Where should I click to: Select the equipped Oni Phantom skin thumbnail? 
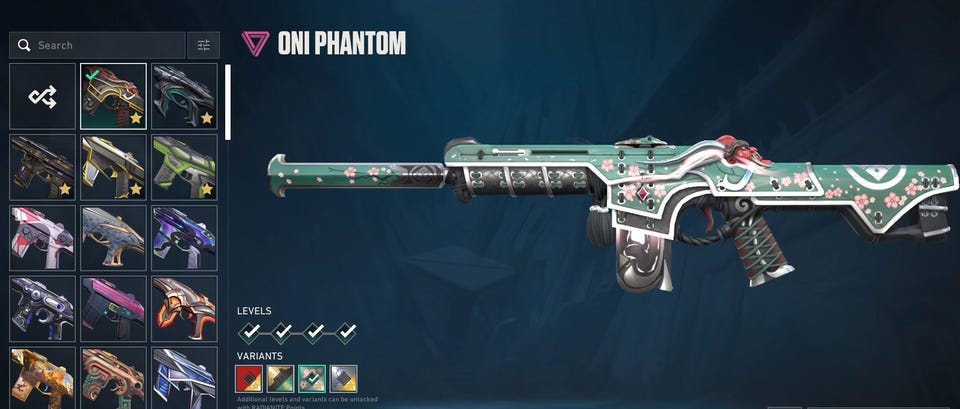pos(113,96)
